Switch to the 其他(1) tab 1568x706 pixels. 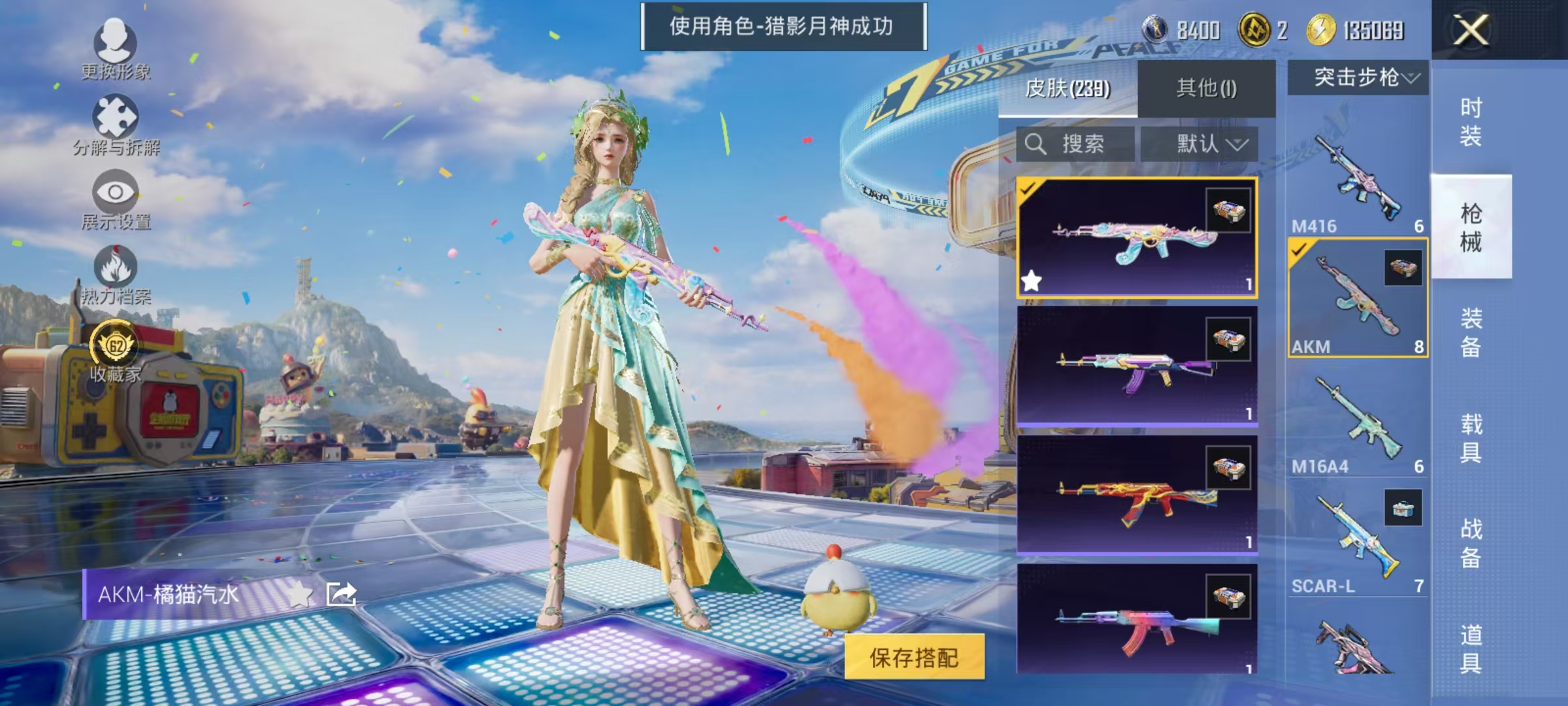point(1209,89)
